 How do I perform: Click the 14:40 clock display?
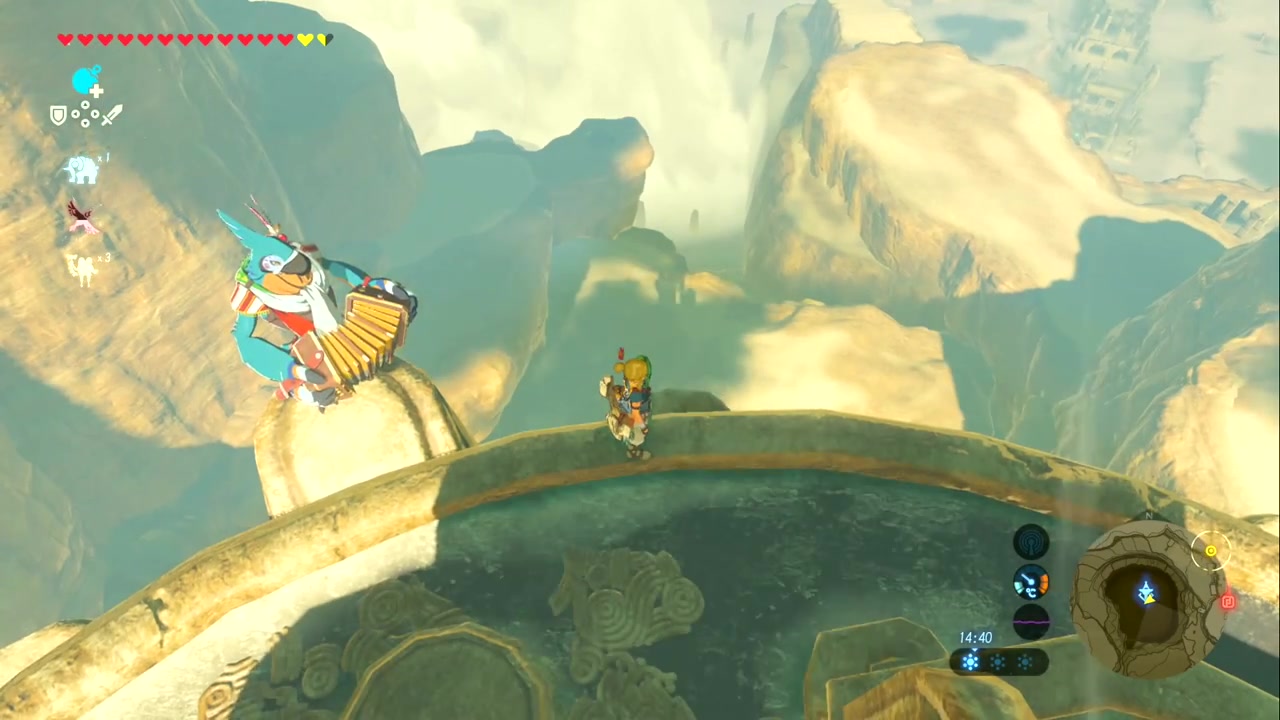(x=975, y=637)
